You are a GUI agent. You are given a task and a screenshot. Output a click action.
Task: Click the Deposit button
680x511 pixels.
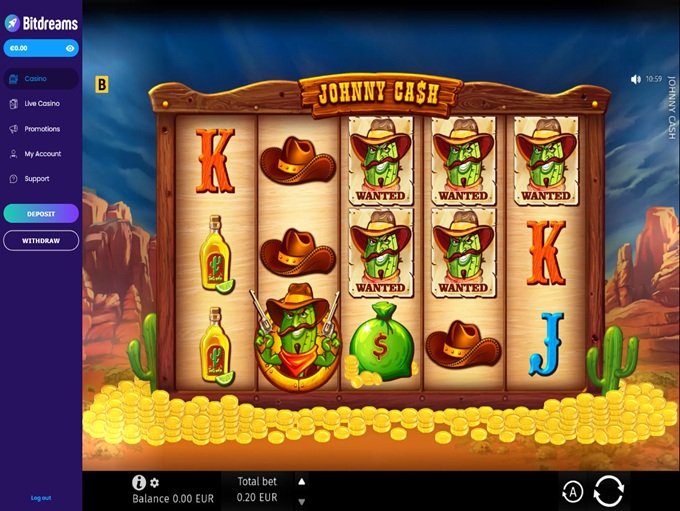(x=41, y=213)
